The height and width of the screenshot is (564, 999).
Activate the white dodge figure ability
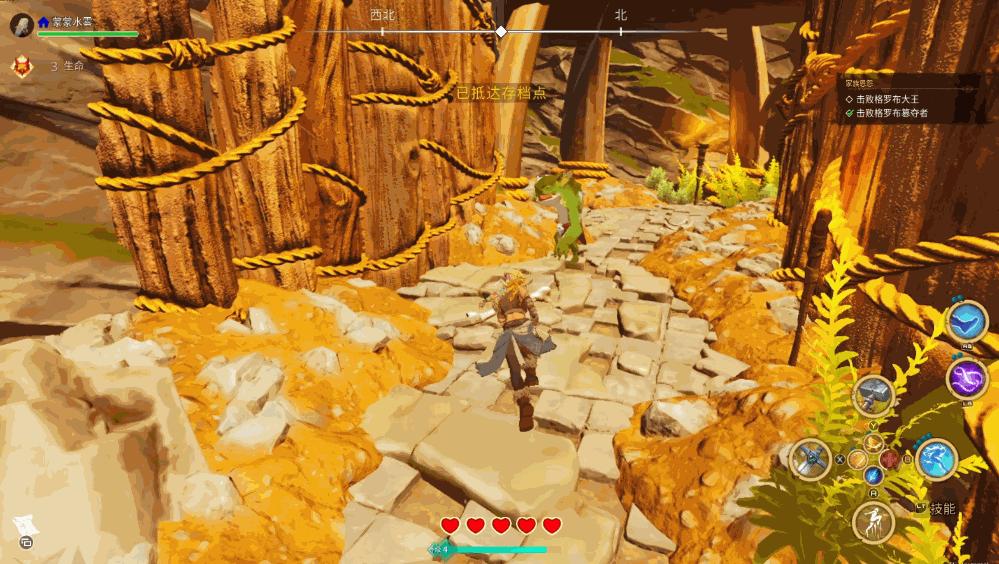pos(873,522)
